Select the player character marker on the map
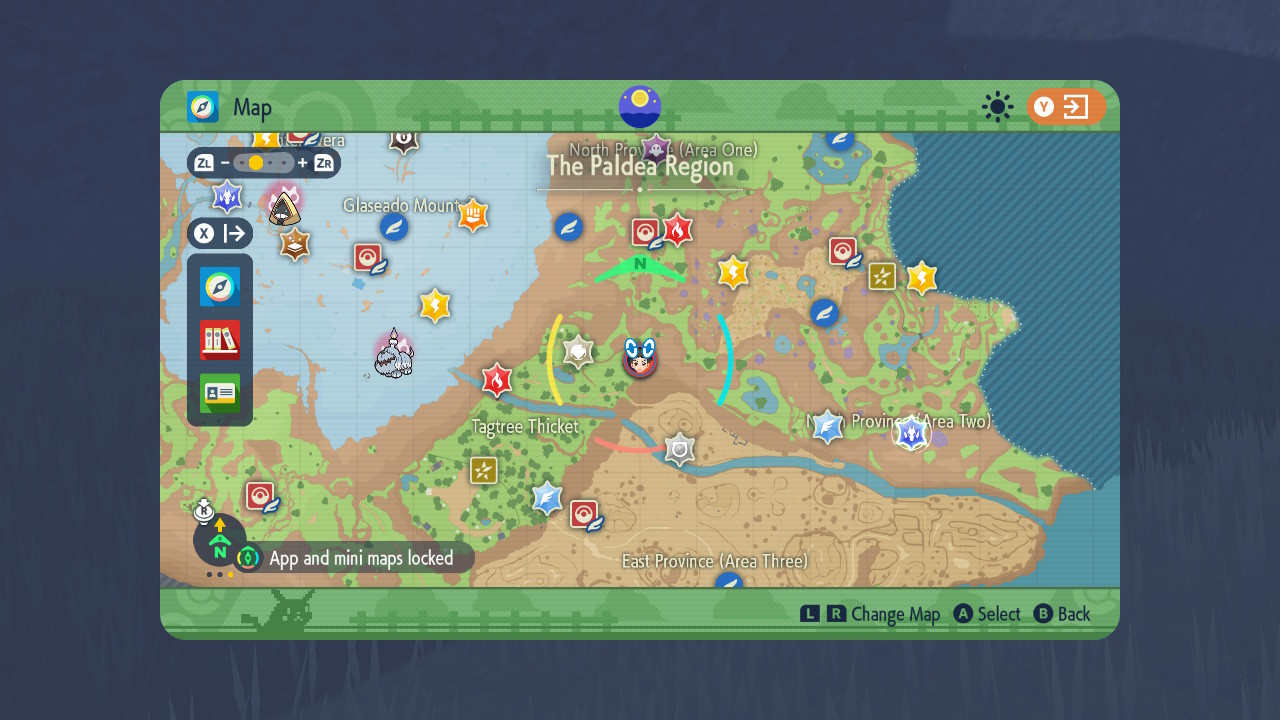This screenshot has width=1280, height=720. coord(640,360)
